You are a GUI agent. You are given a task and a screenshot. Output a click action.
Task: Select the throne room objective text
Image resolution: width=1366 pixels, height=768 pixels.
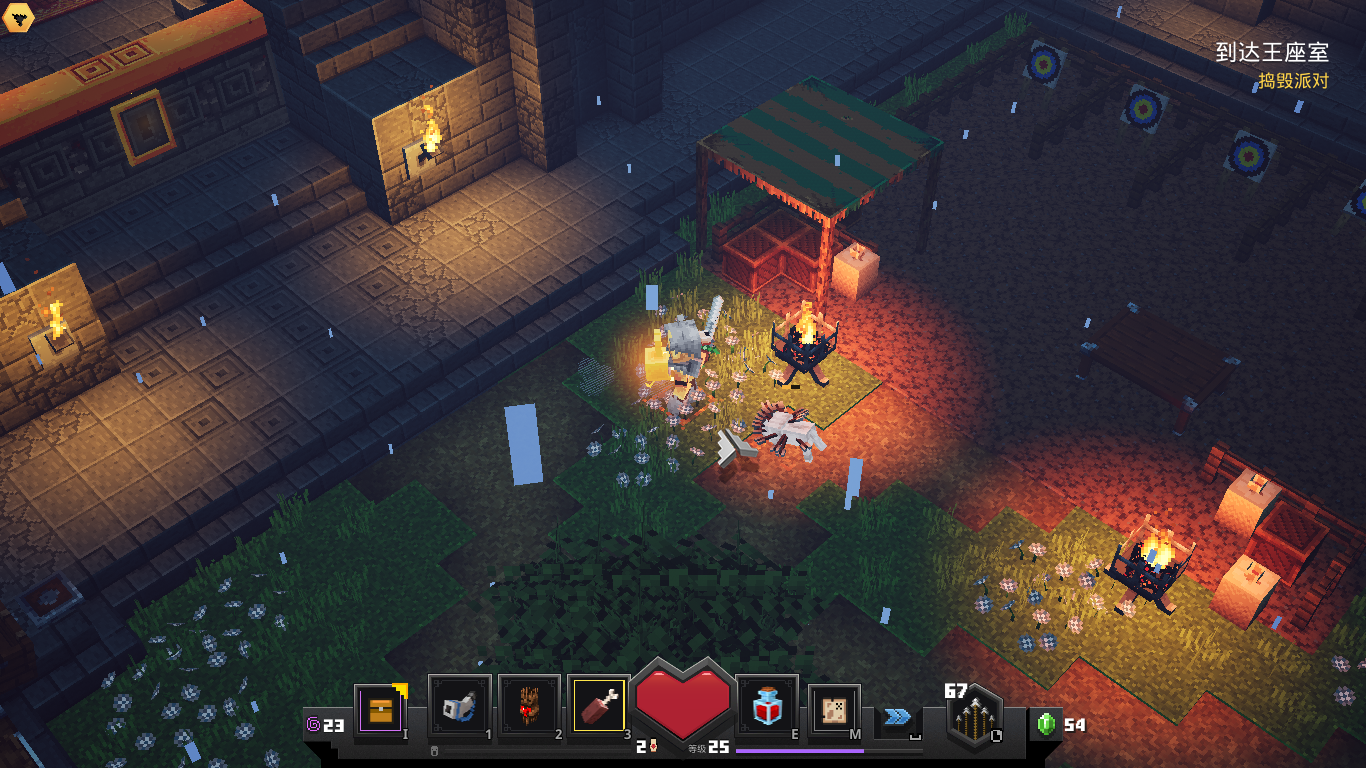point(1271,52)
